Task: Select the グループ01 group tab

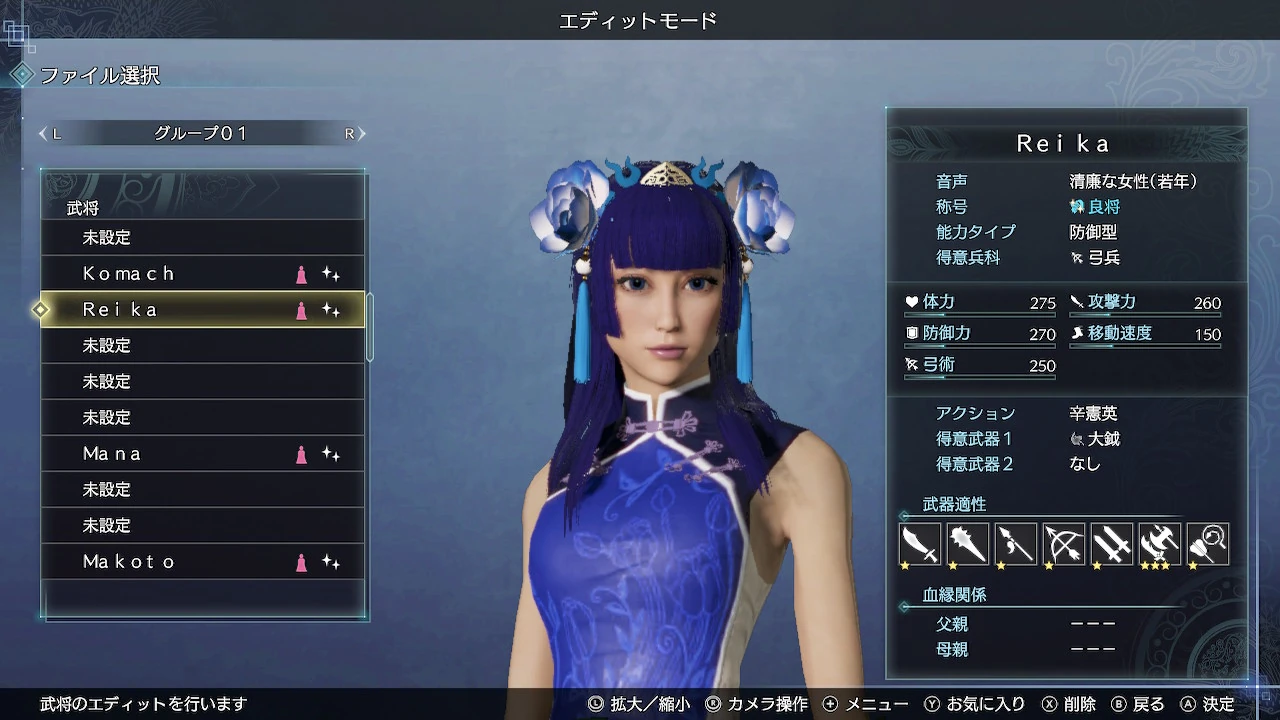Action: point(200,132)
